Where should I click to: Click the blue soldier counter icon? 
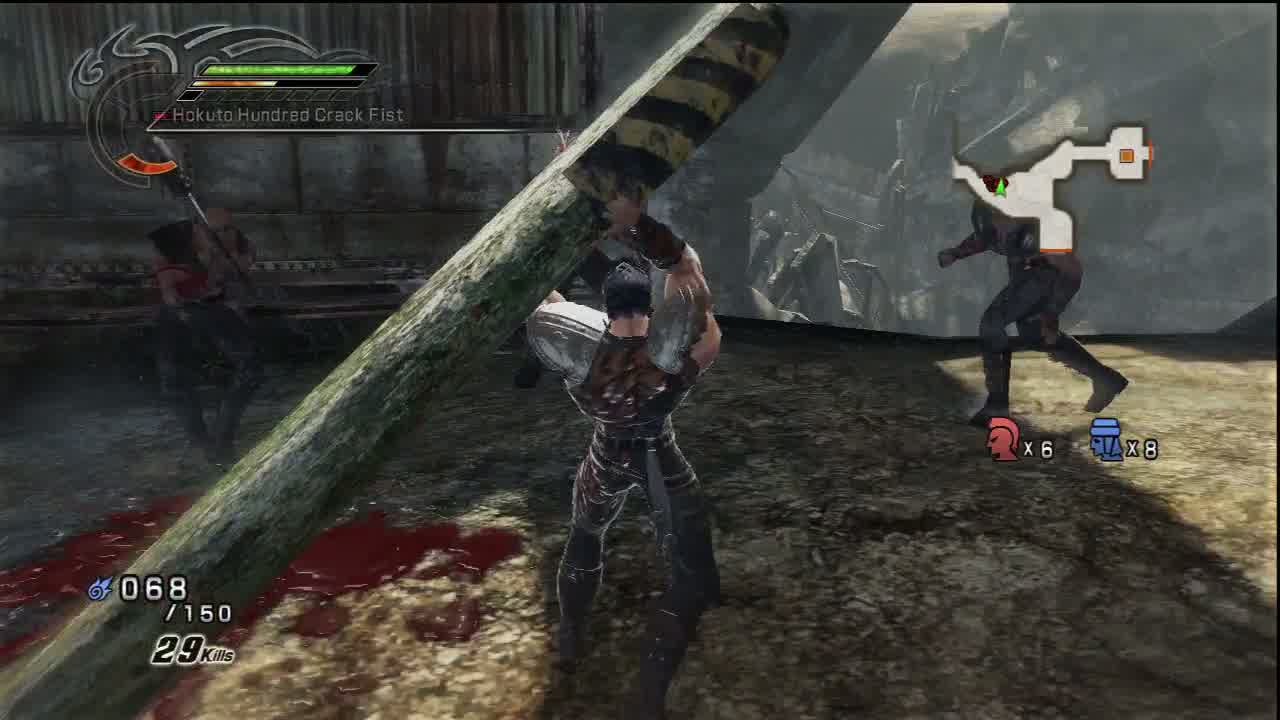(1106, 440)
